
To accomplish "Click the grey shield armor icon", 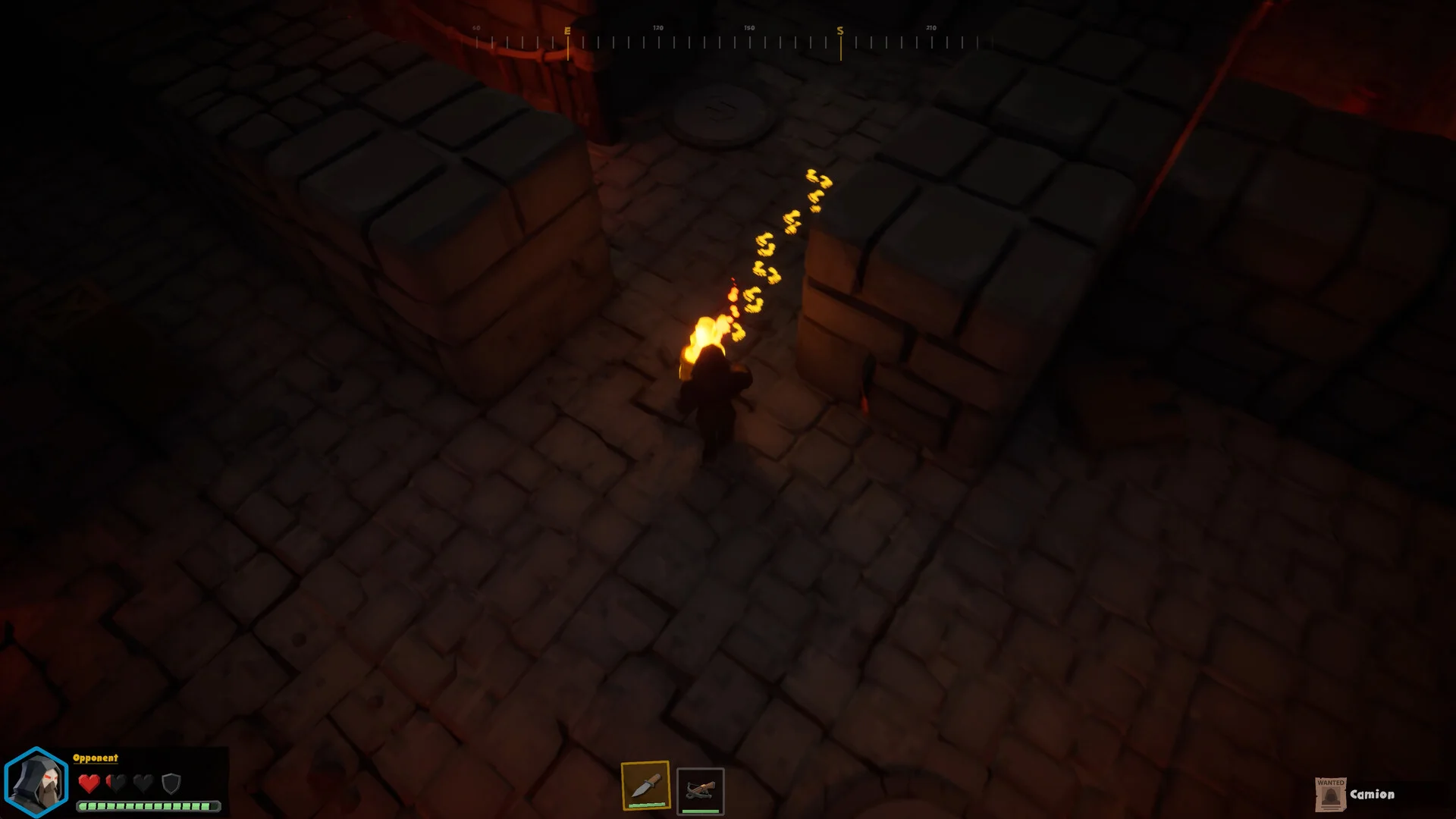I will (171, 783).
